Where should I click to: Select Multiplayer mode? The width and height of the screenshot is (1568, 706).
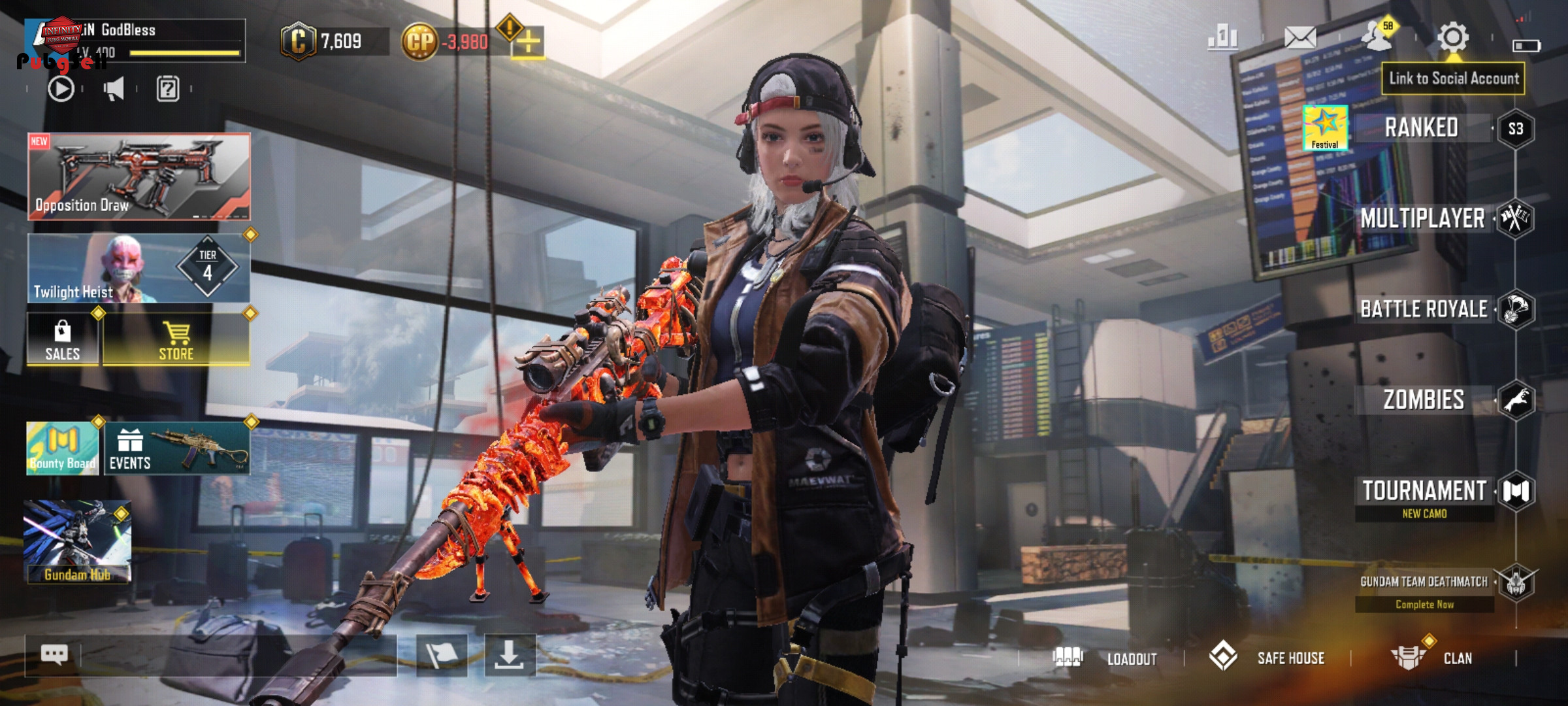tap(1423, 218)
